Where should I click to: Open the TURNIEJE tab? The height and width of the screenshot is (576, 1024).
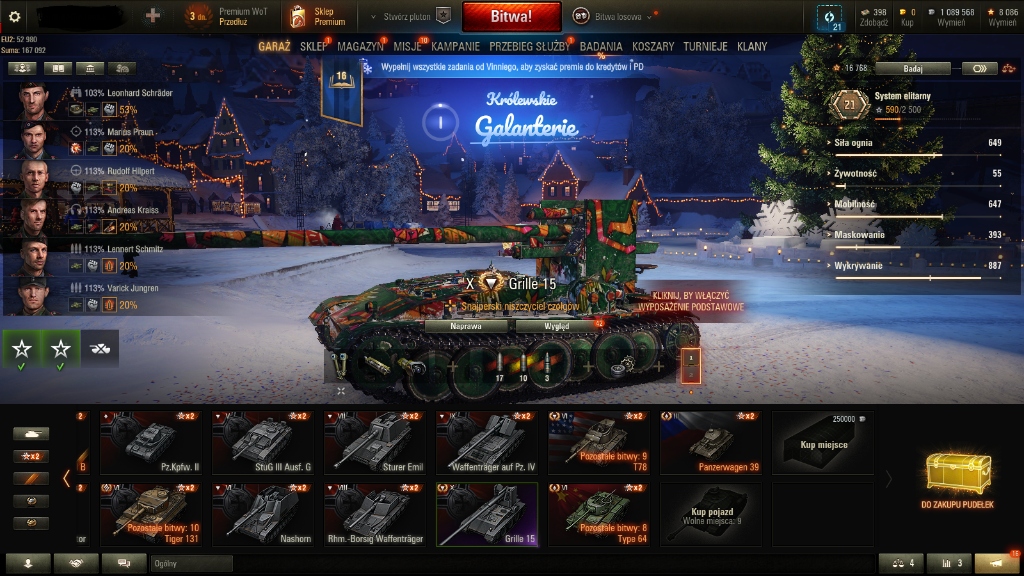[705, 46]
